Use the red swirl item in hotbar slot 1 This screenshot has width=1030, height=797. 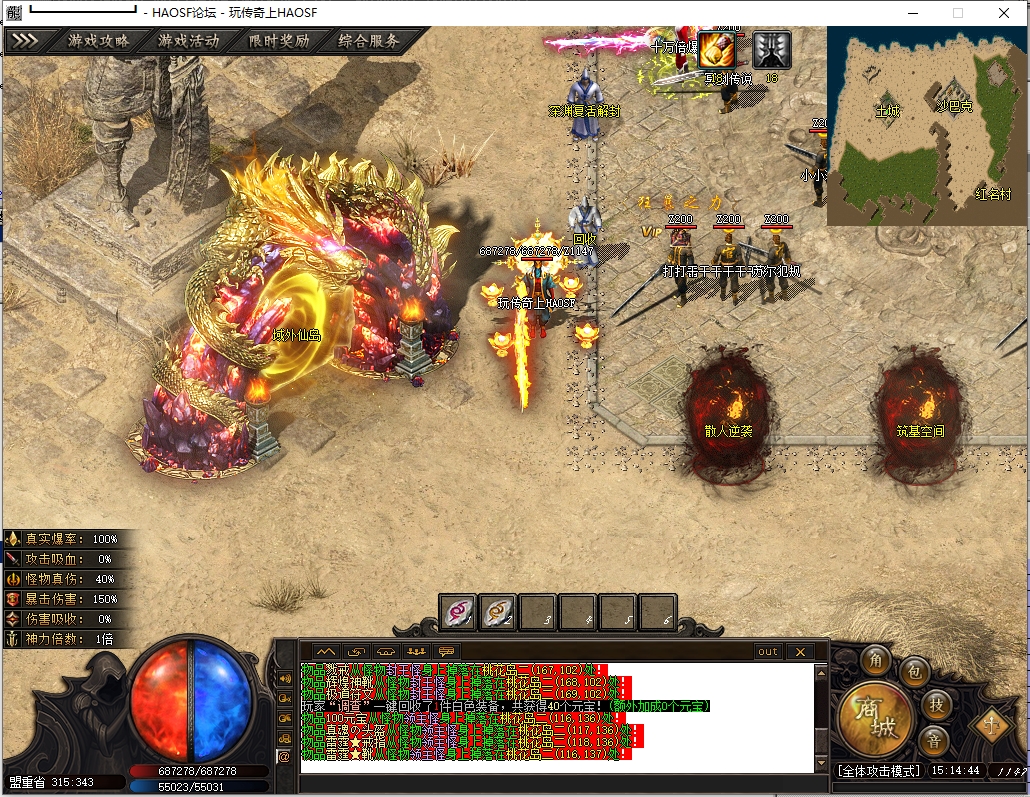(459, 612)
